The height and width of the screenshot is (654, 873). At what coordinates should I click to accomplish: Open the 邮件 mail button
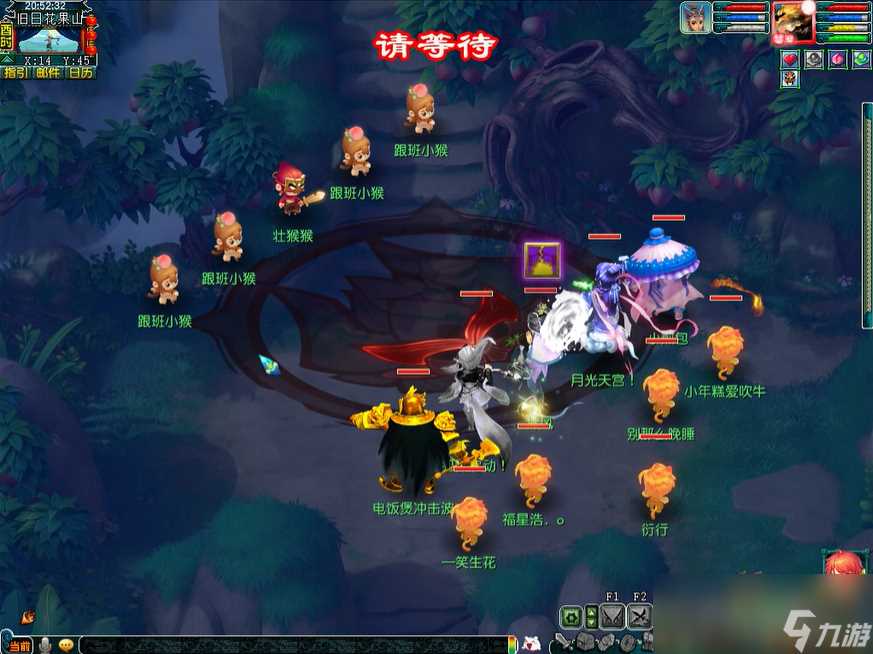(x=48, y=72)
